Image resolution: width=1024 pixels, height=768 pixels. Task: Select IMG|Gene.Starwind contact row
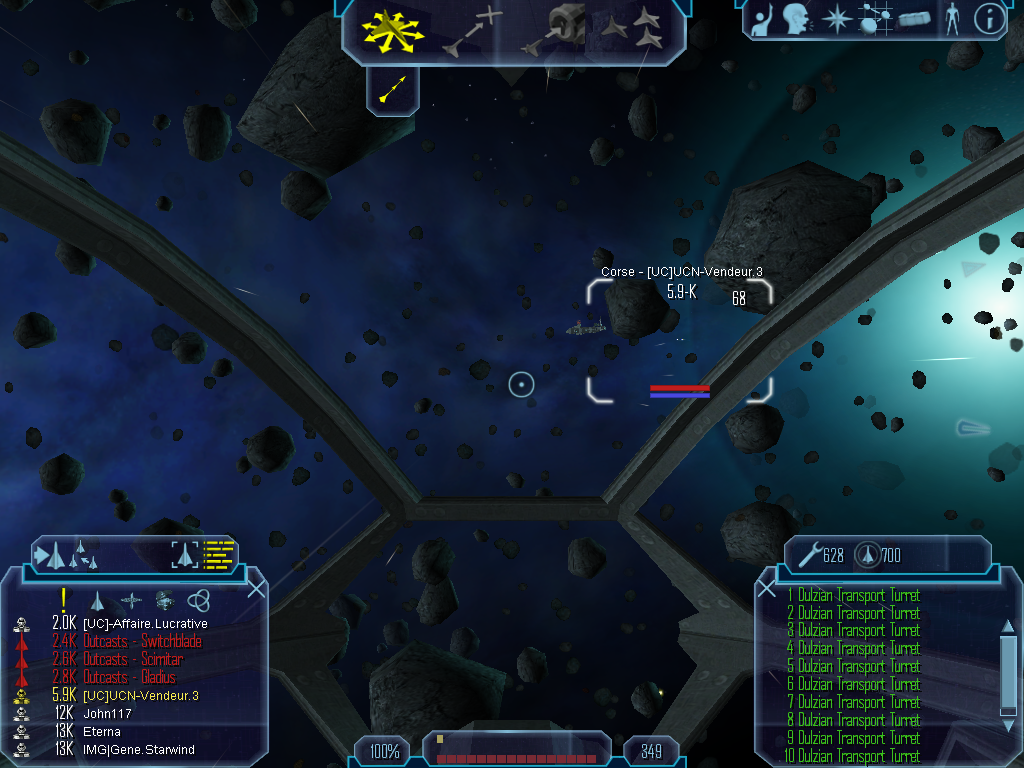click(x=138, y=749)
